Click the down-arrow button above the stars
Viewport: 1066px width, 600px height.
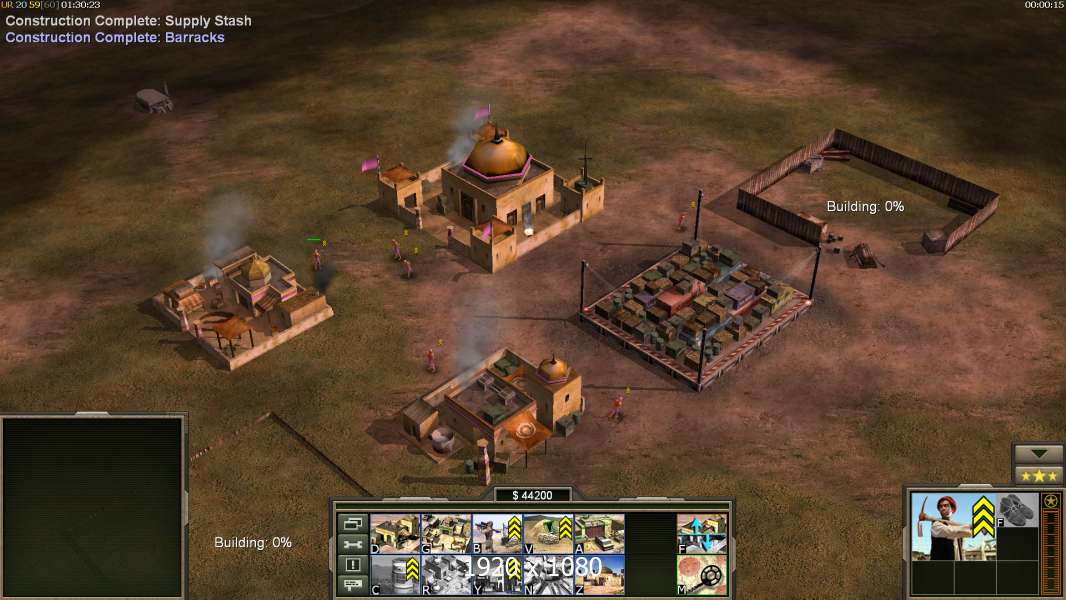pyautogui.click(x=1039, y=454)
